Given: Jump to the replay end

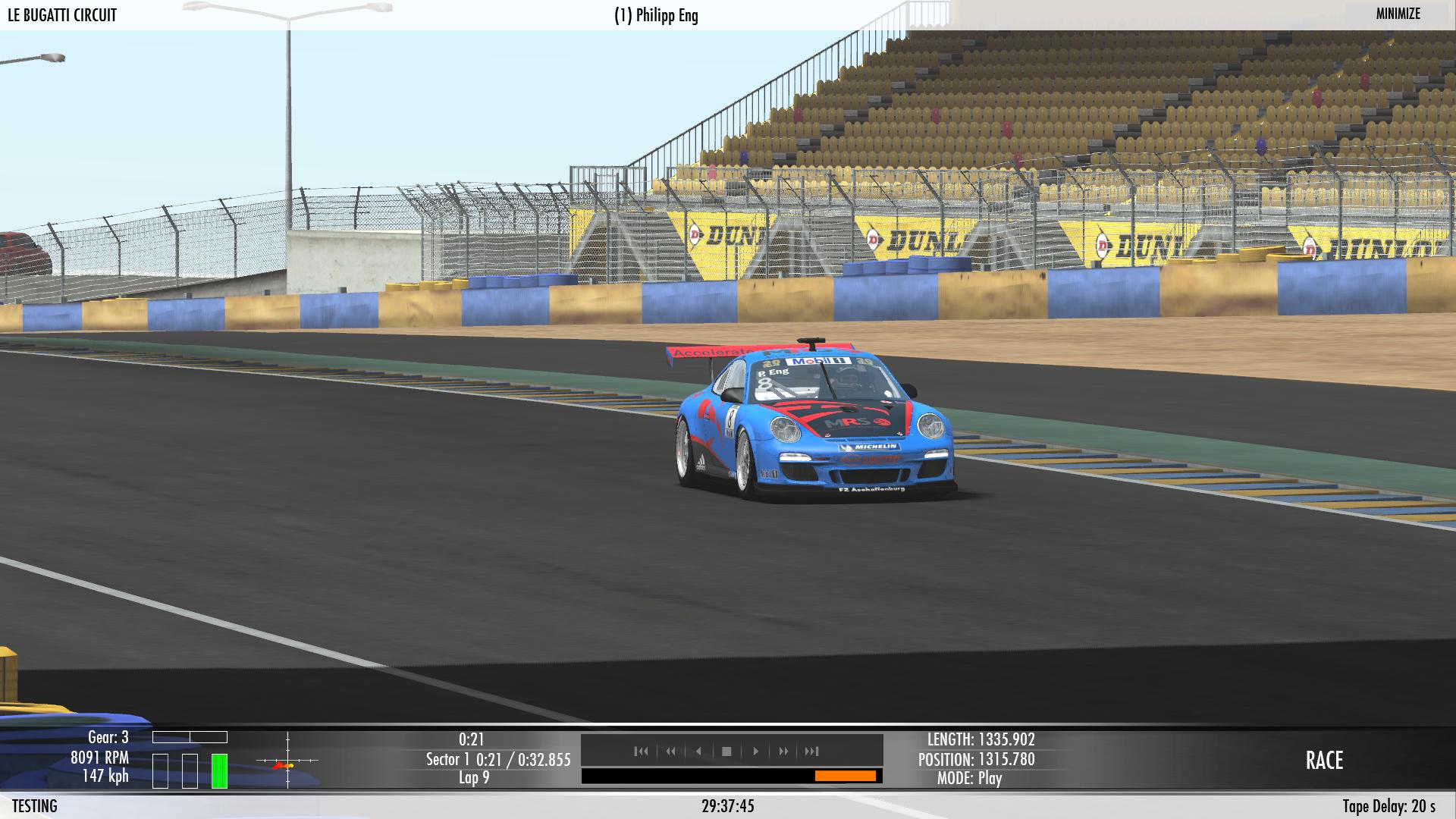Looking at the screenshot, I should [x=812, y=752].
